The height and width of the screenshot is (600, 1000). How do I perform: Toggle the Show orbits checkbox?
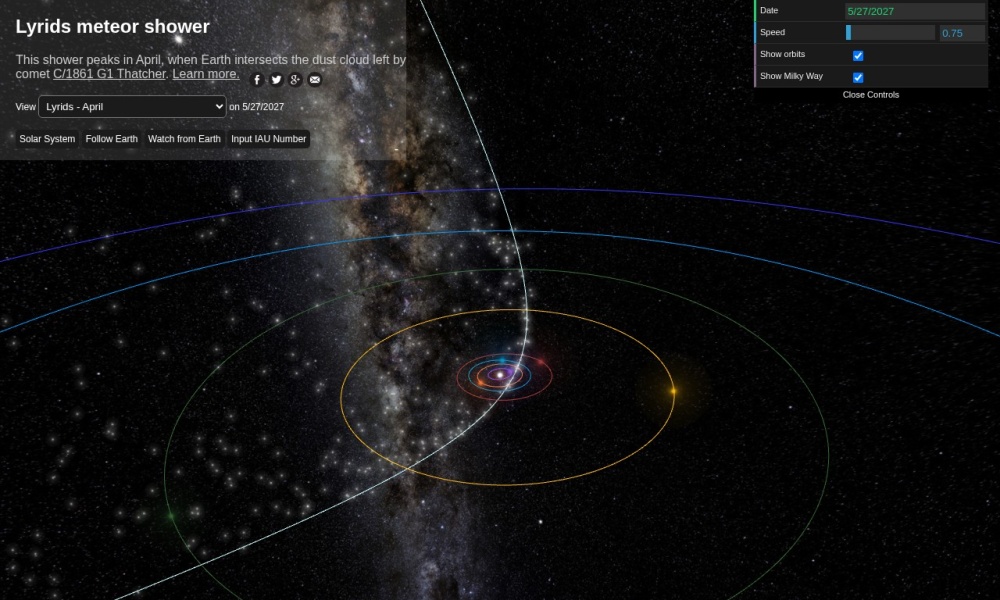[x=858, y=55]
